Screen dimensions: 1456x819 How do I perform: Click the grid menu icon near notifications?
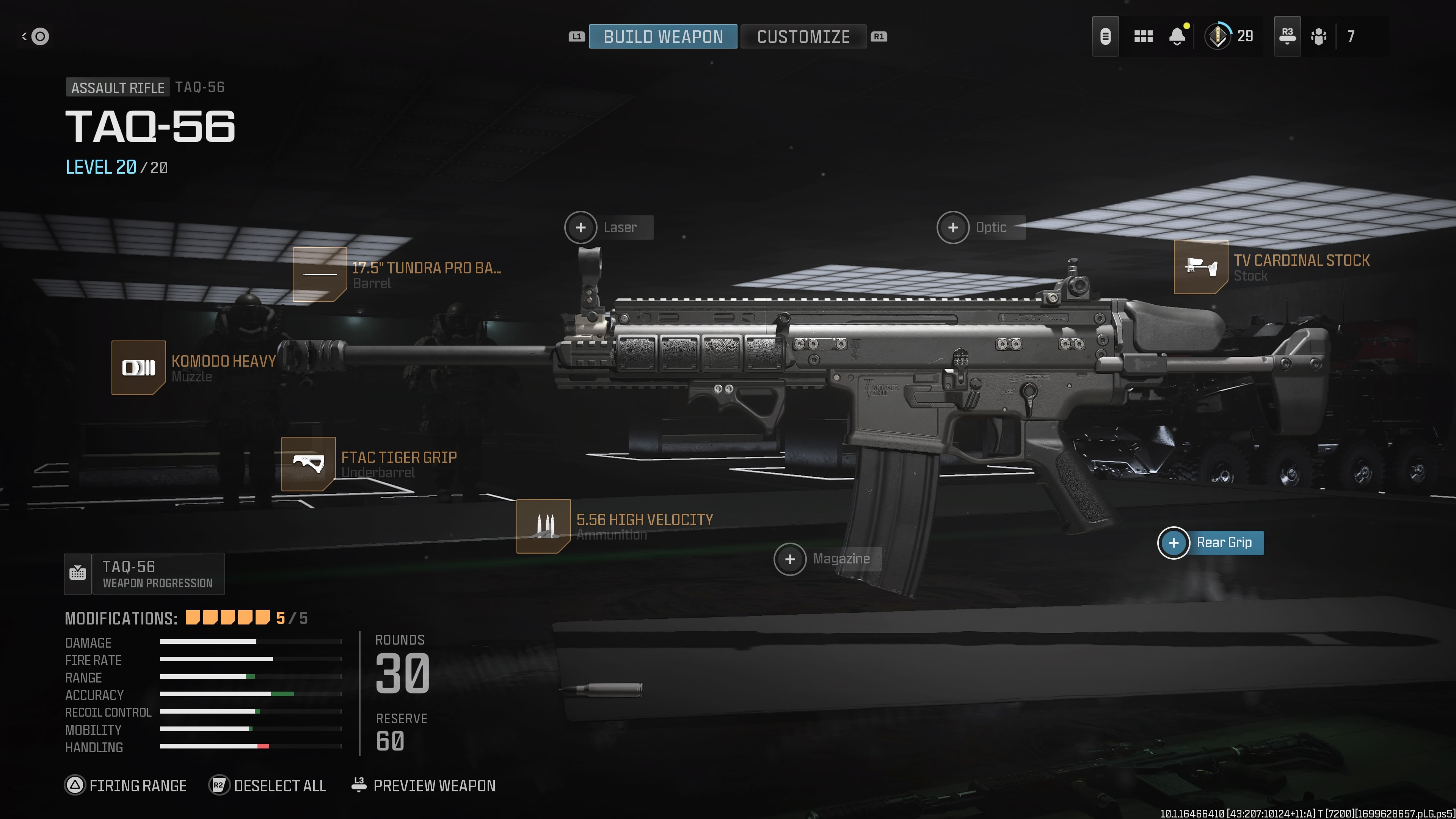pos(1143,36)
